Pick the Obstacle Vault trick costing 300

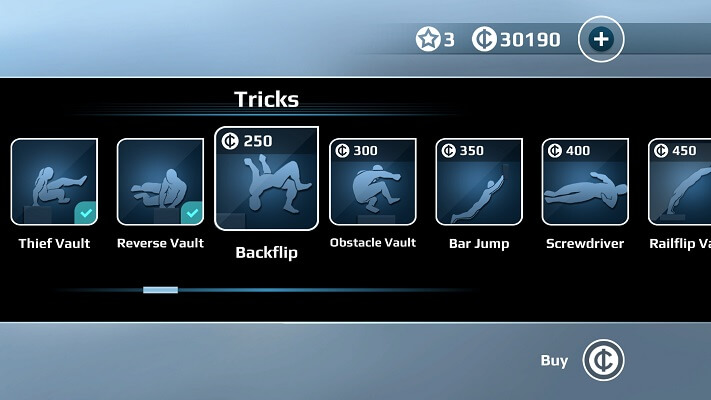click(372, 181)
